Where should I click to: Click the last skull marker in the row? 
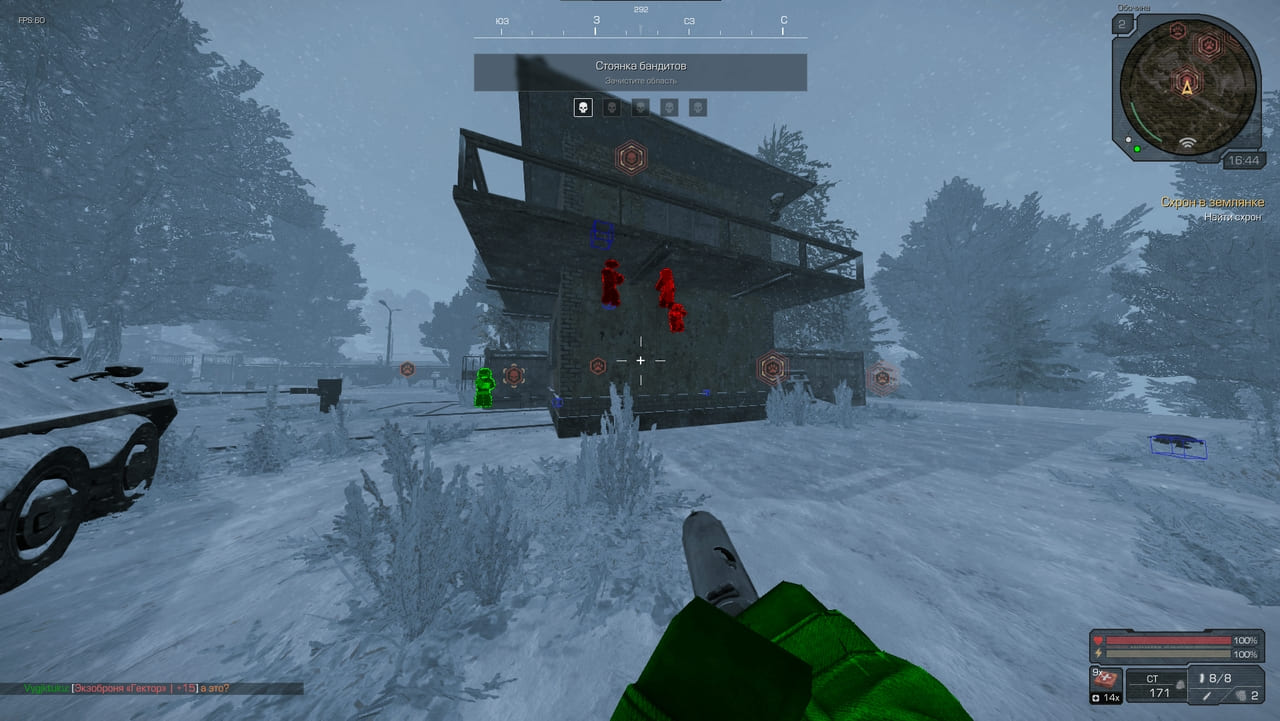click(x=698, y=107)
